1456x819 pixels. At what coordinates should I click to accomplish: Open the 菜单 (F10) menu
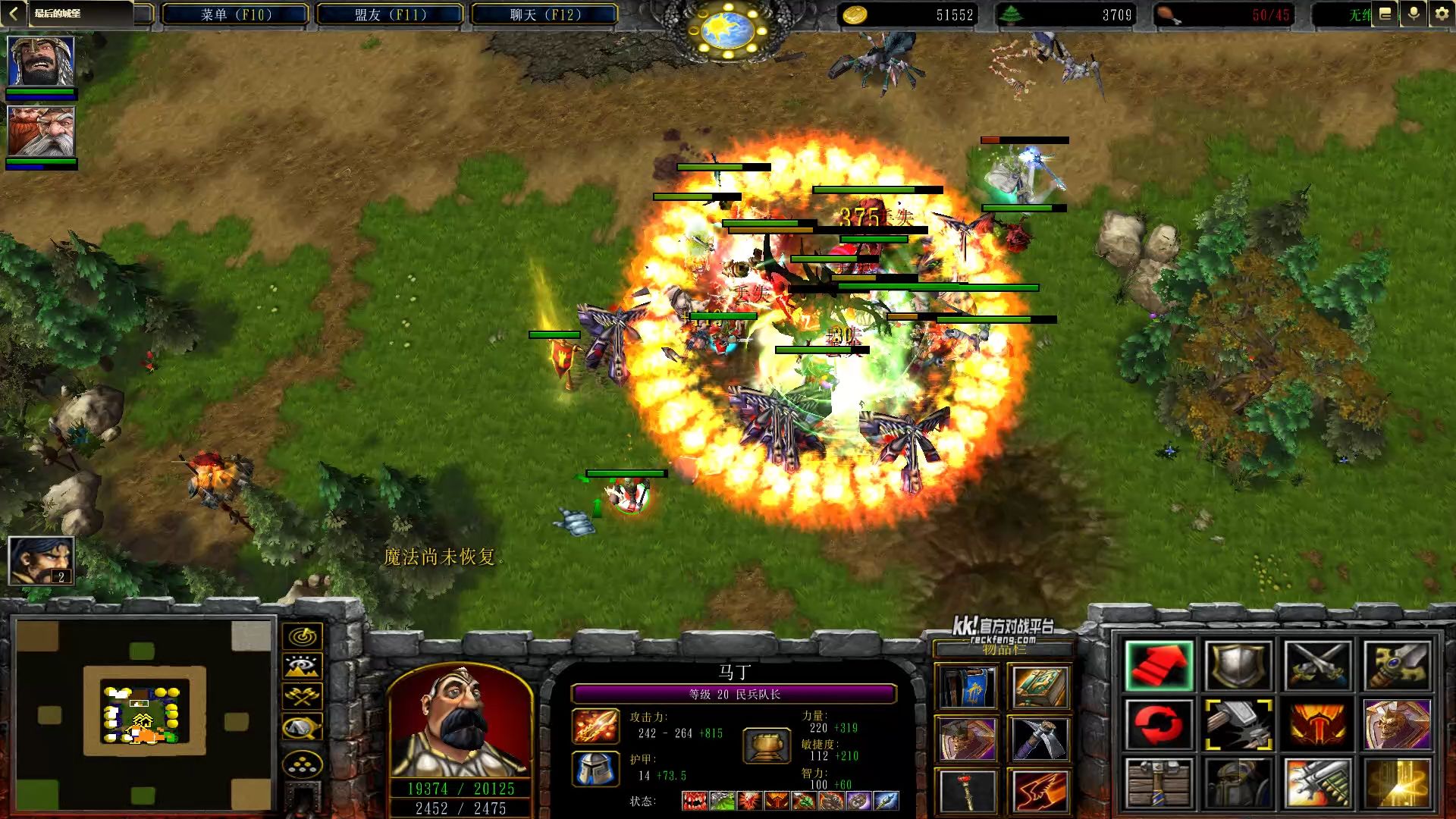(235, 14)
